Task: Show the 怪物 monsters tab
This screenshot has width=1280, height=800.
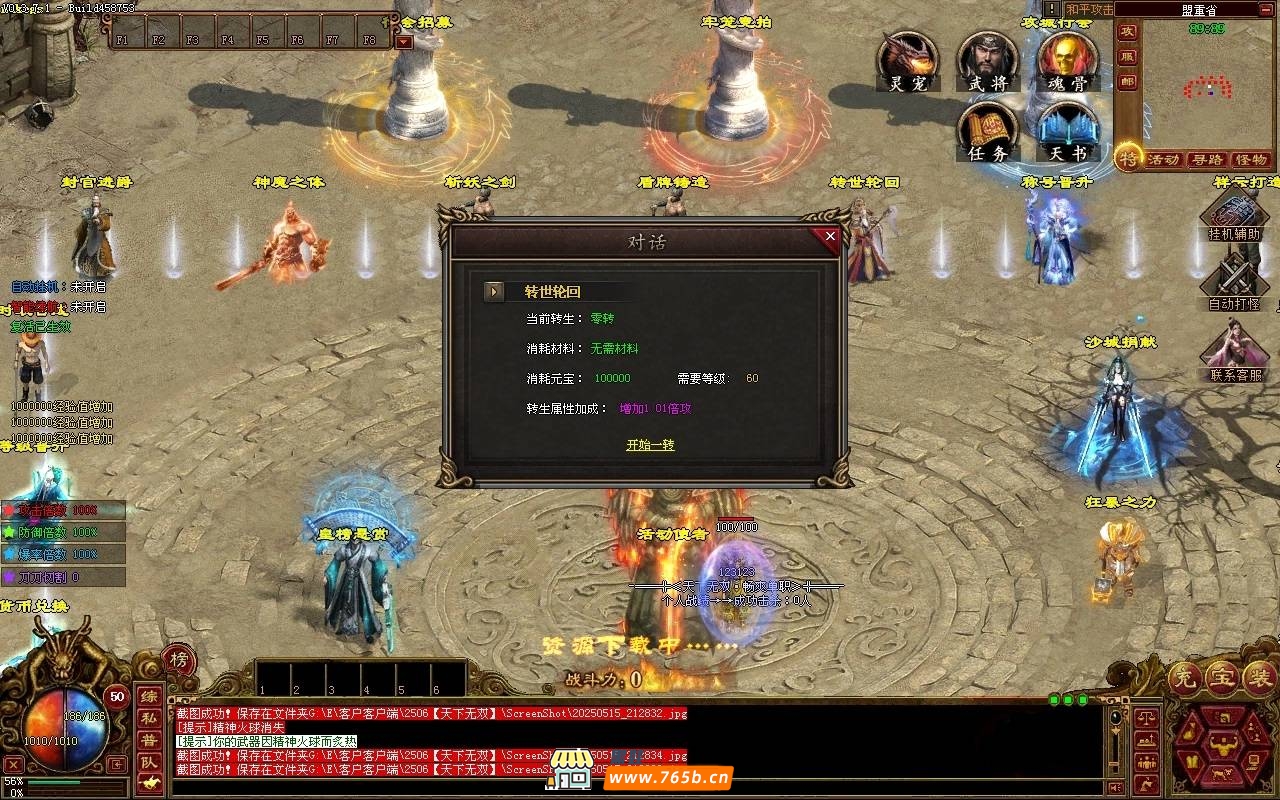Action: (x=1251, y=160)
